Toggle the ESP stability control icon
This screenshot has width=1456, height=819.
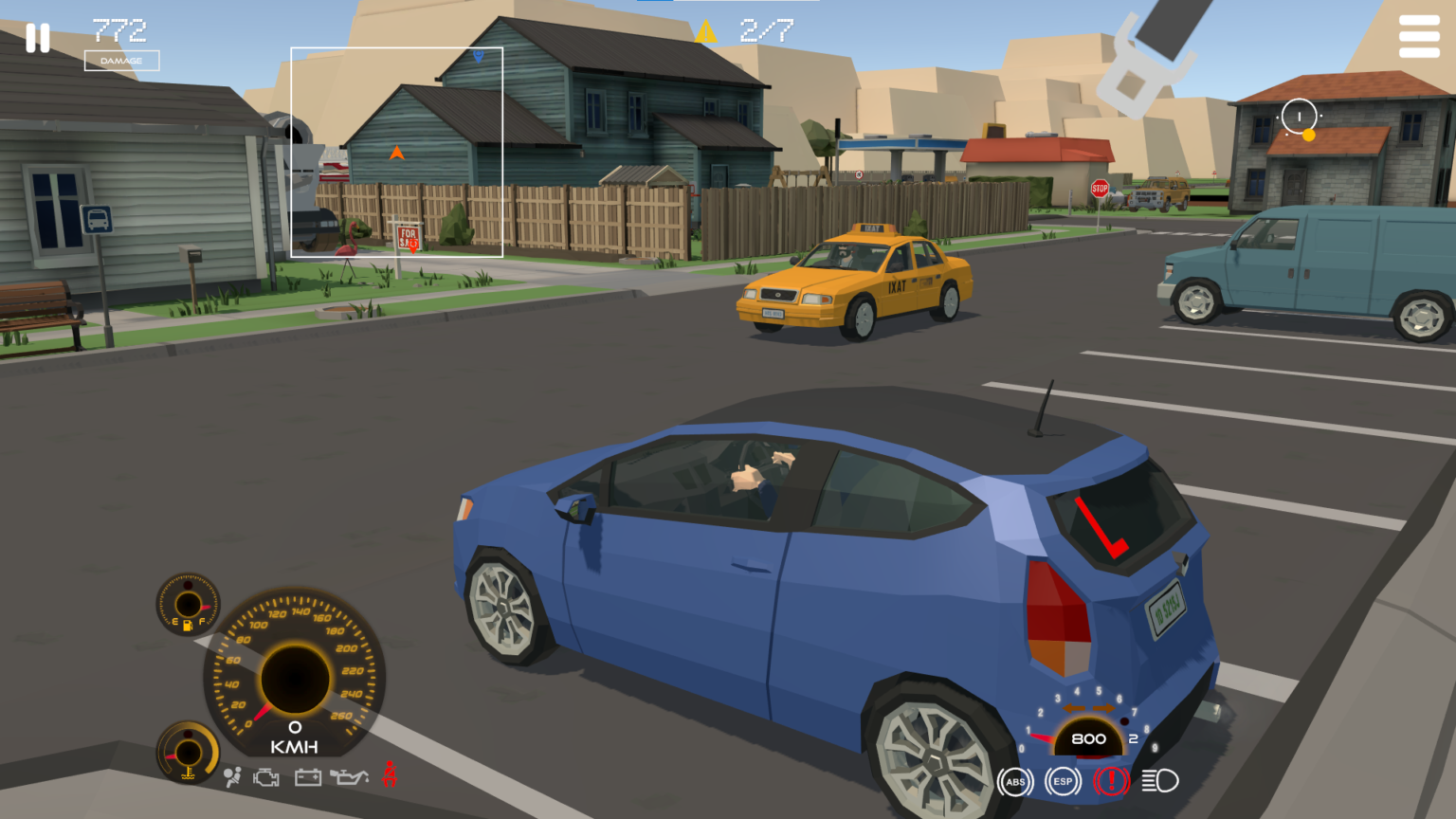(1061, 781)
